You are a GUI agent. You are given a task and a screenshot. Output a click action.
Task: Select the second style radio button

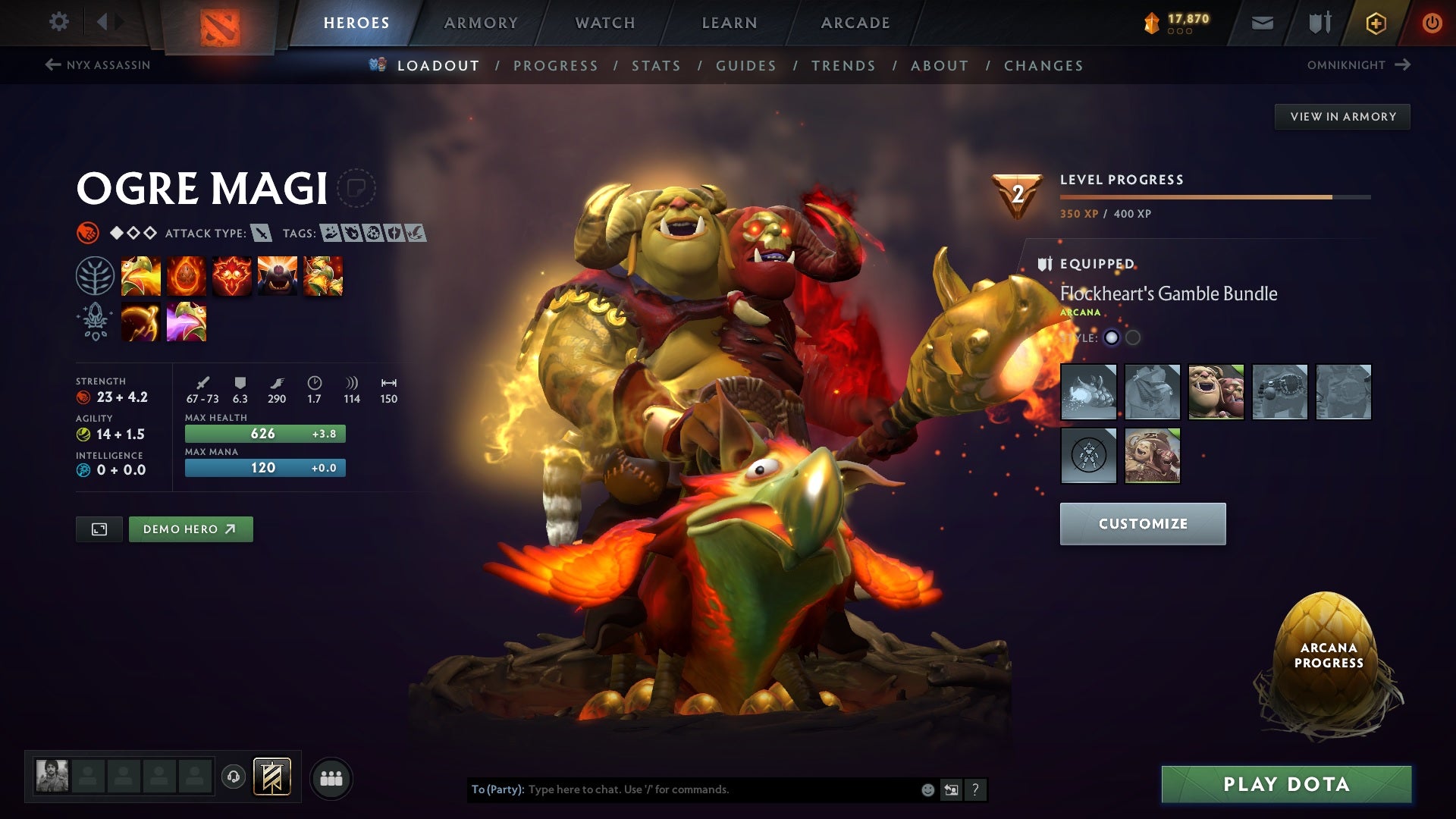point(1133,338)
